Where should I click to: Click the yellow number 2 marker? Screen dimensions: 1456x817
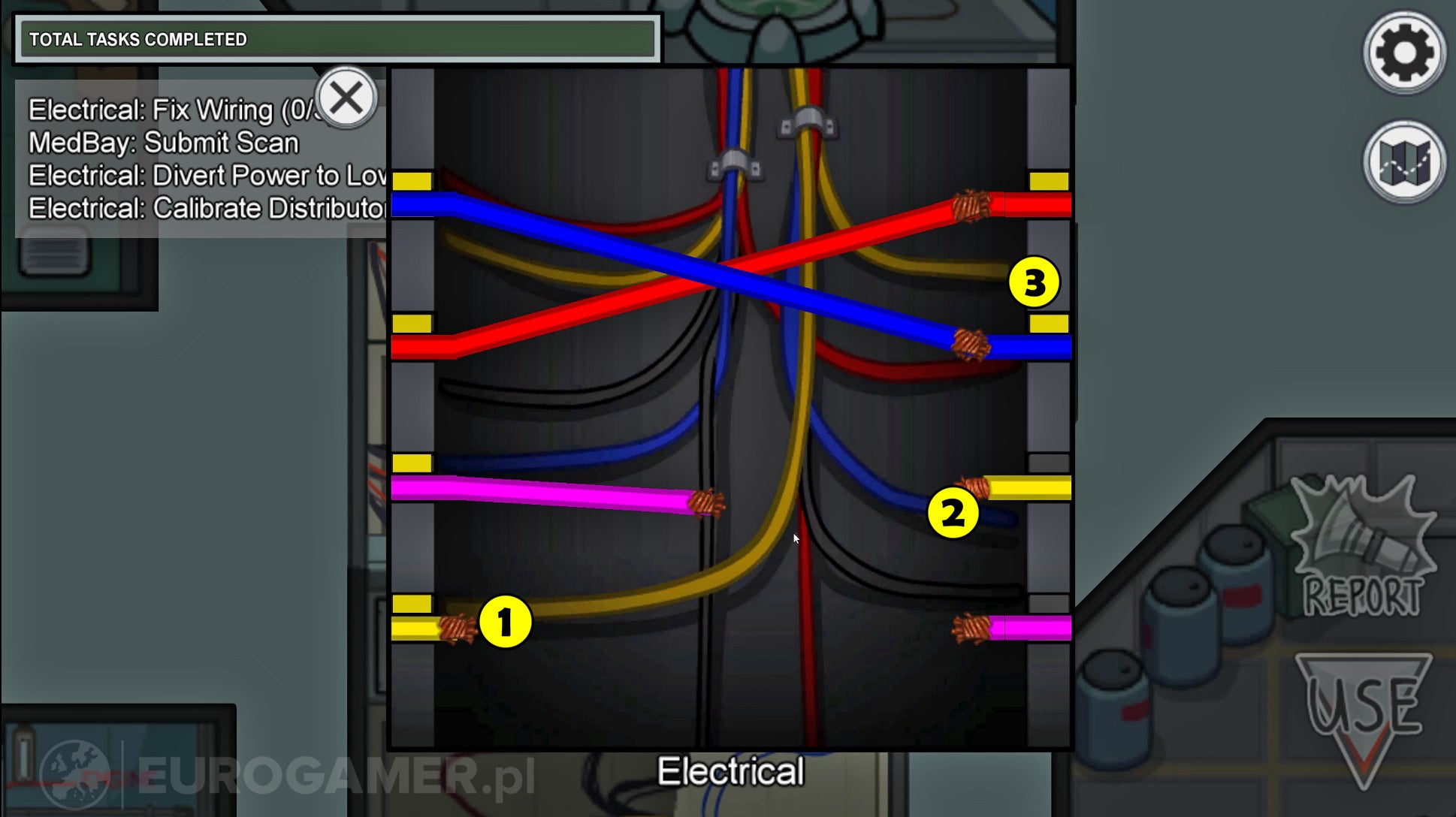[954, 513]
